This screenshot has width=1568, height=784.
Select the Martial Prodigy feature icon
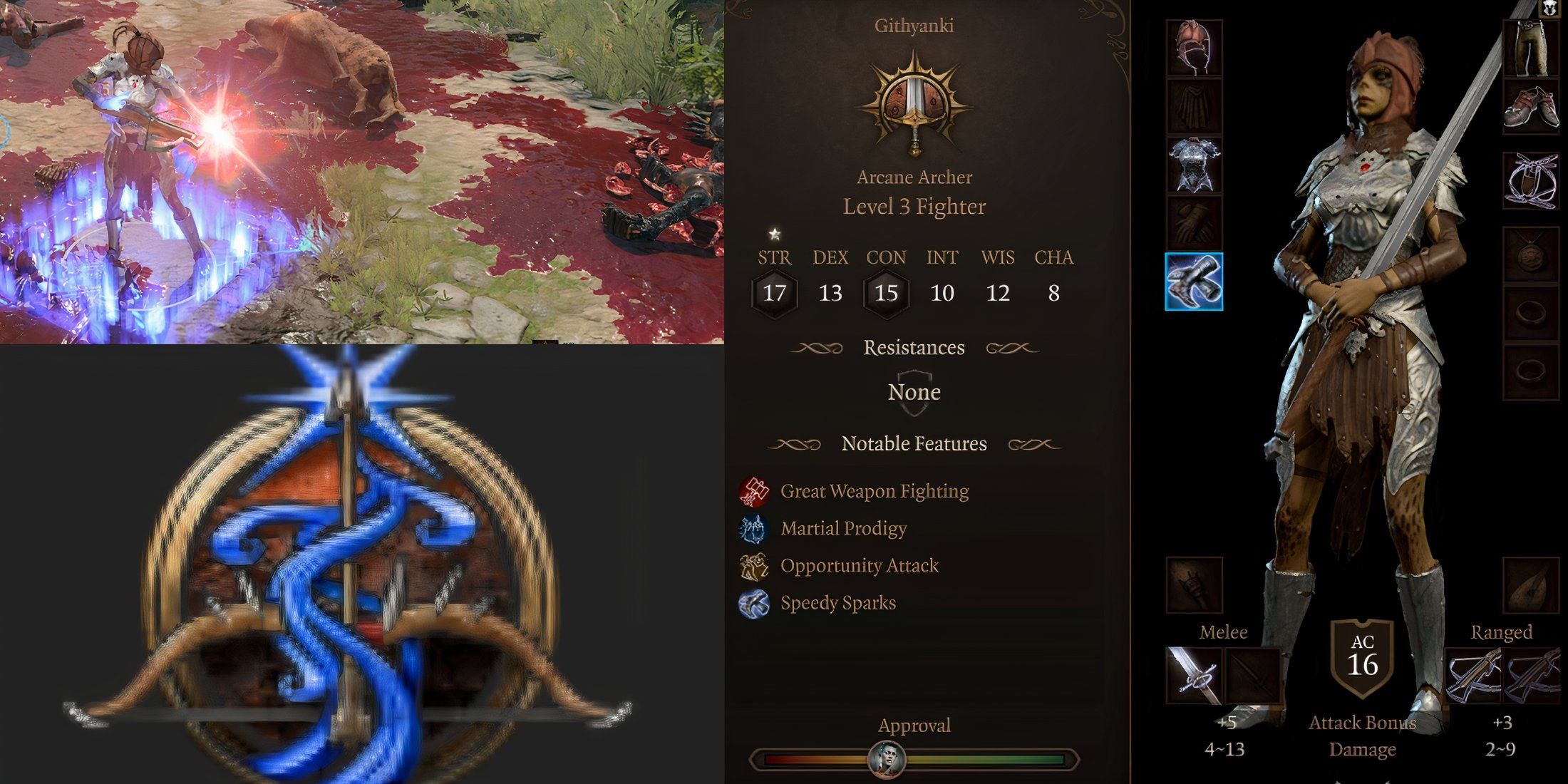point(755,528)
